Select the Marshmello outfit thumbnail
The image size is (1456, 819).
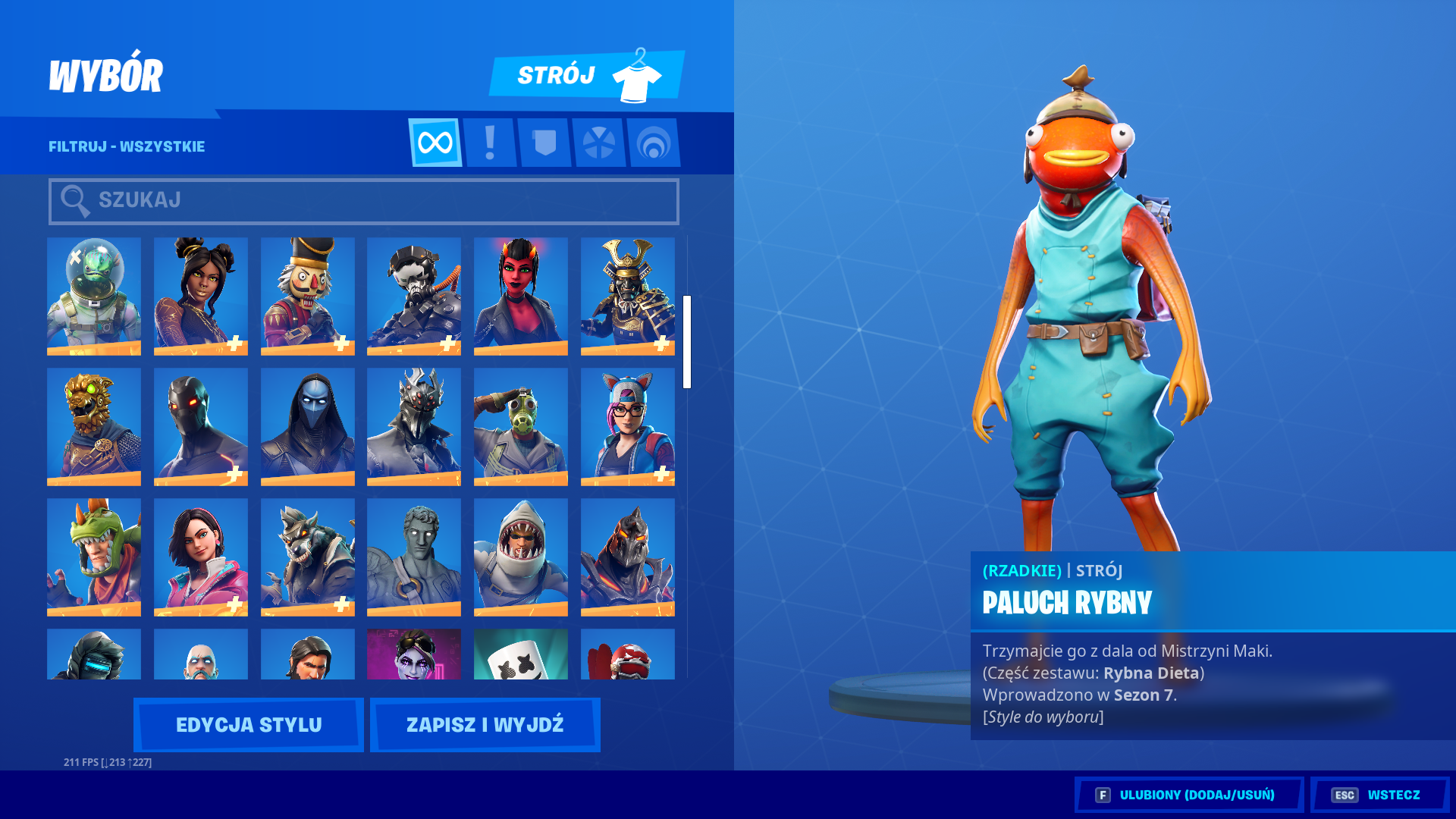point(521,654)
